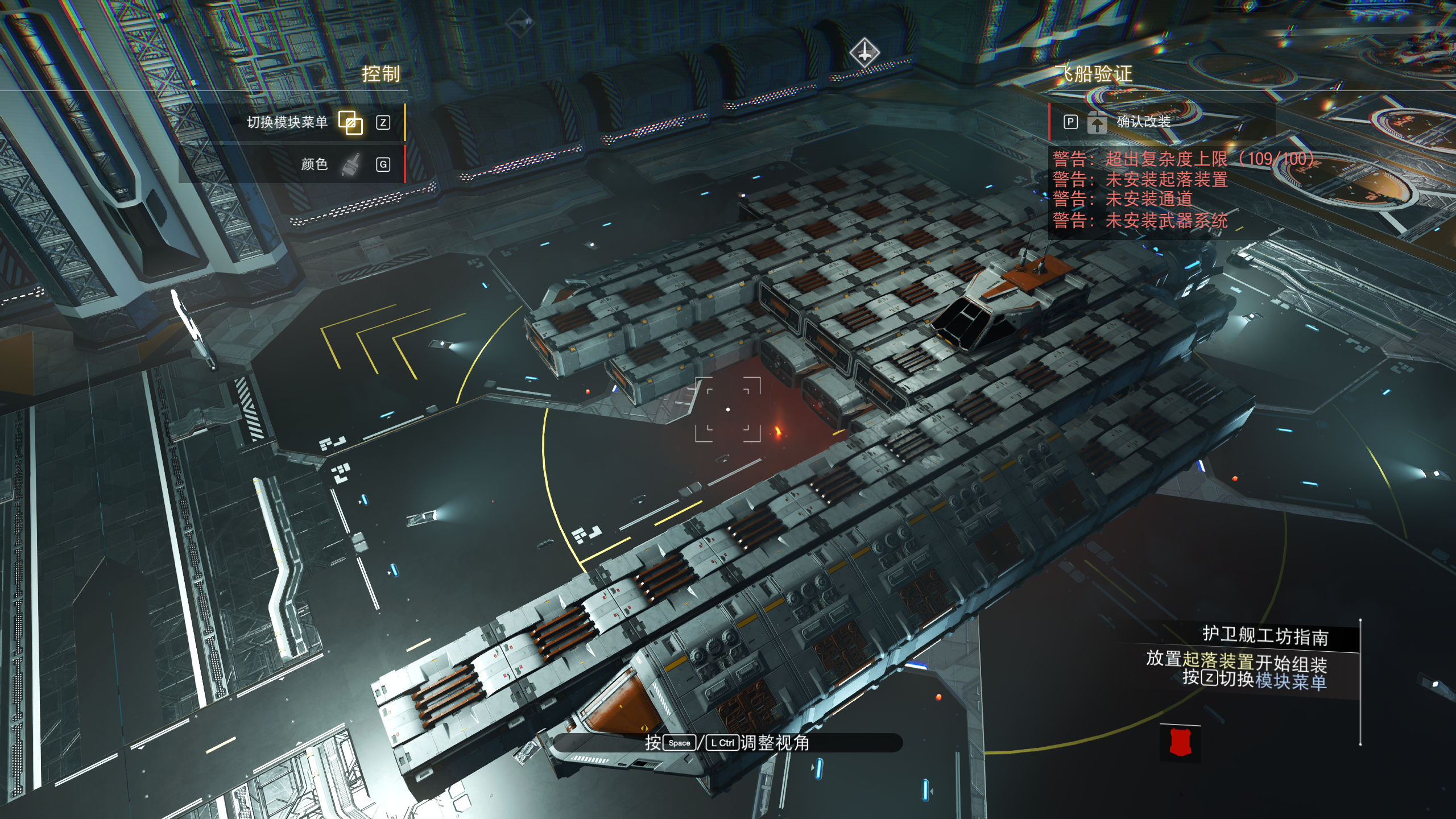Image resolution: width=1456 pixels, height=819 pixels.
Task: Click the red shield icon under the guide
Action: click(1180, 743)
